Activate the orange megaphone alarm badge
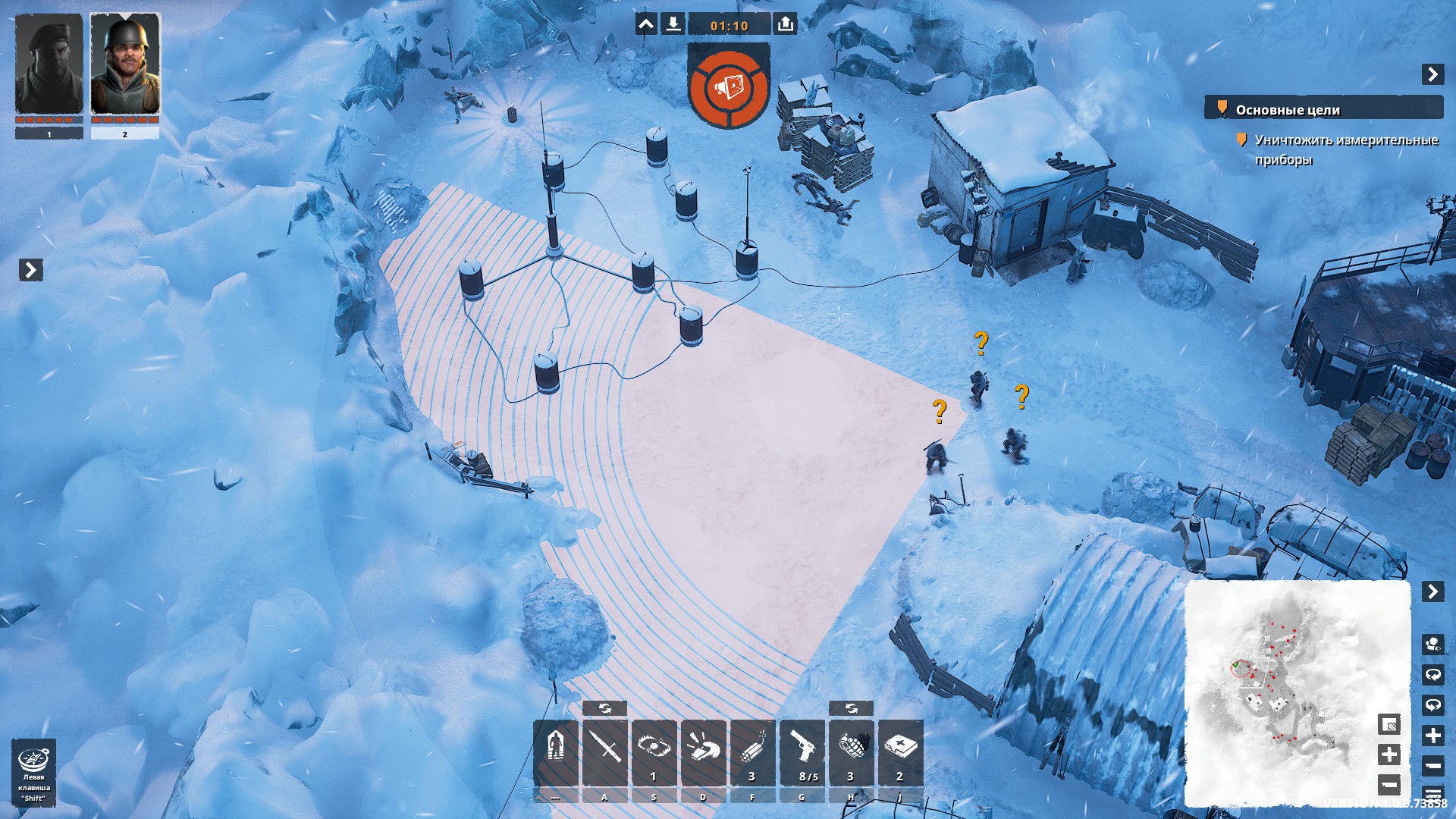Image resolution: width=1456 pixels, height=819 pixels. pos(729,86)
